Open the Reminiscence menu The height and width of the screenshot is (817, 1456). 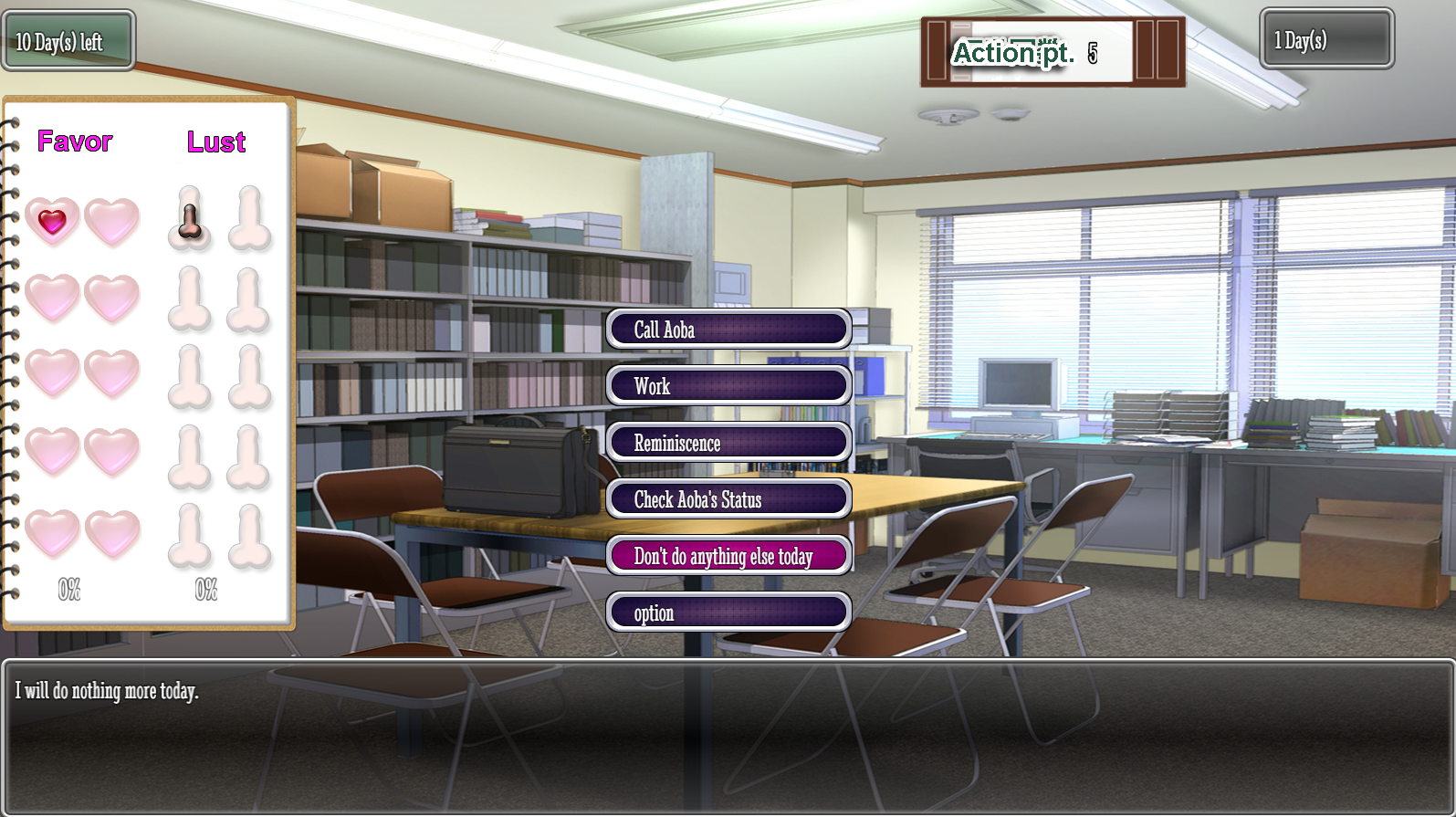click(x=728, y=443)
